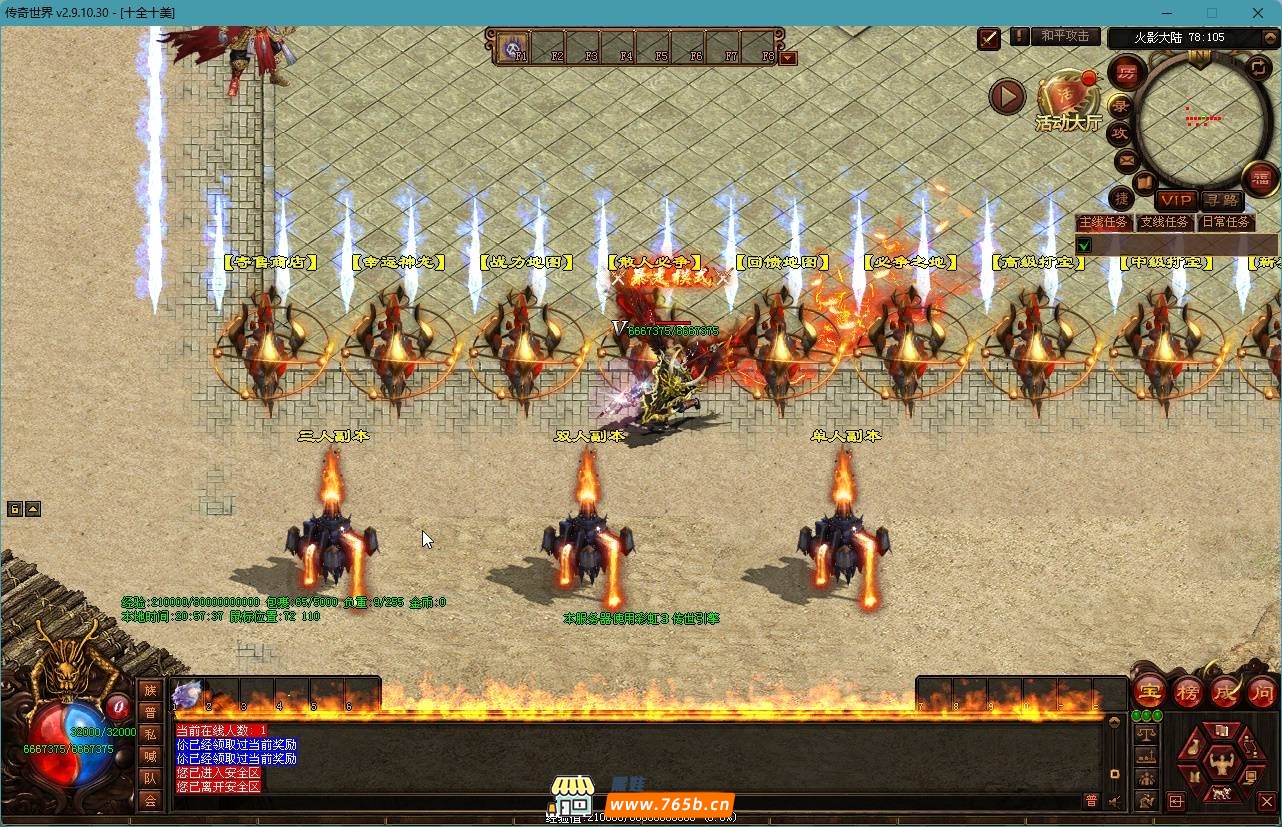Open the trade scales icon
Image resolution: width=1282 pixels, height=827 pixels.
click(x=1146, y=734)
